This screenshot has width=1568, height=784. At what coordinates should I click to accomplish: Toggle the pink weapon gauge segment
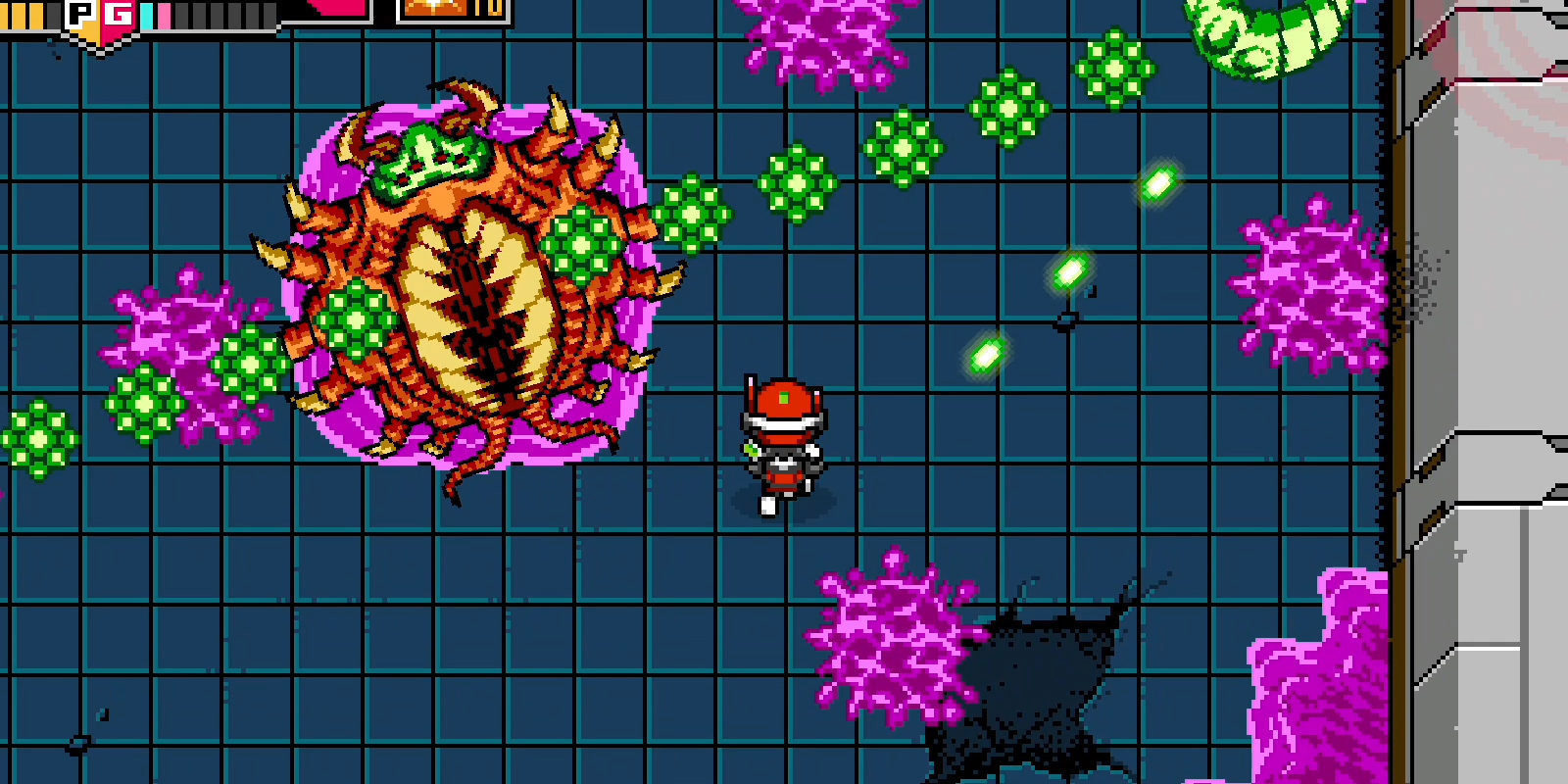pyautogui.click(x=166, y=12)
